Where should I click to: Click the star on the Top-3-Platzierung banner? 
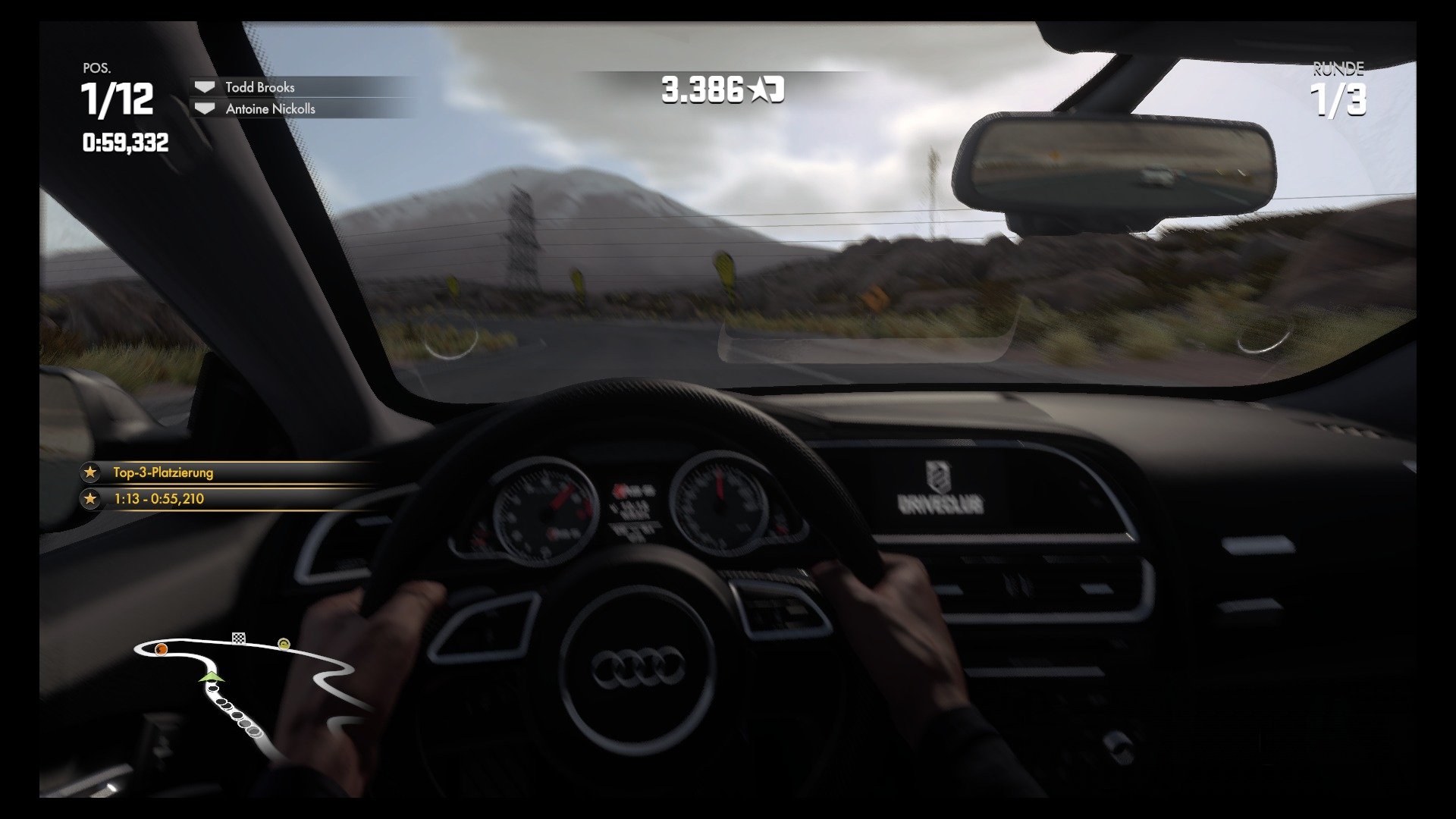coord(90,472)
